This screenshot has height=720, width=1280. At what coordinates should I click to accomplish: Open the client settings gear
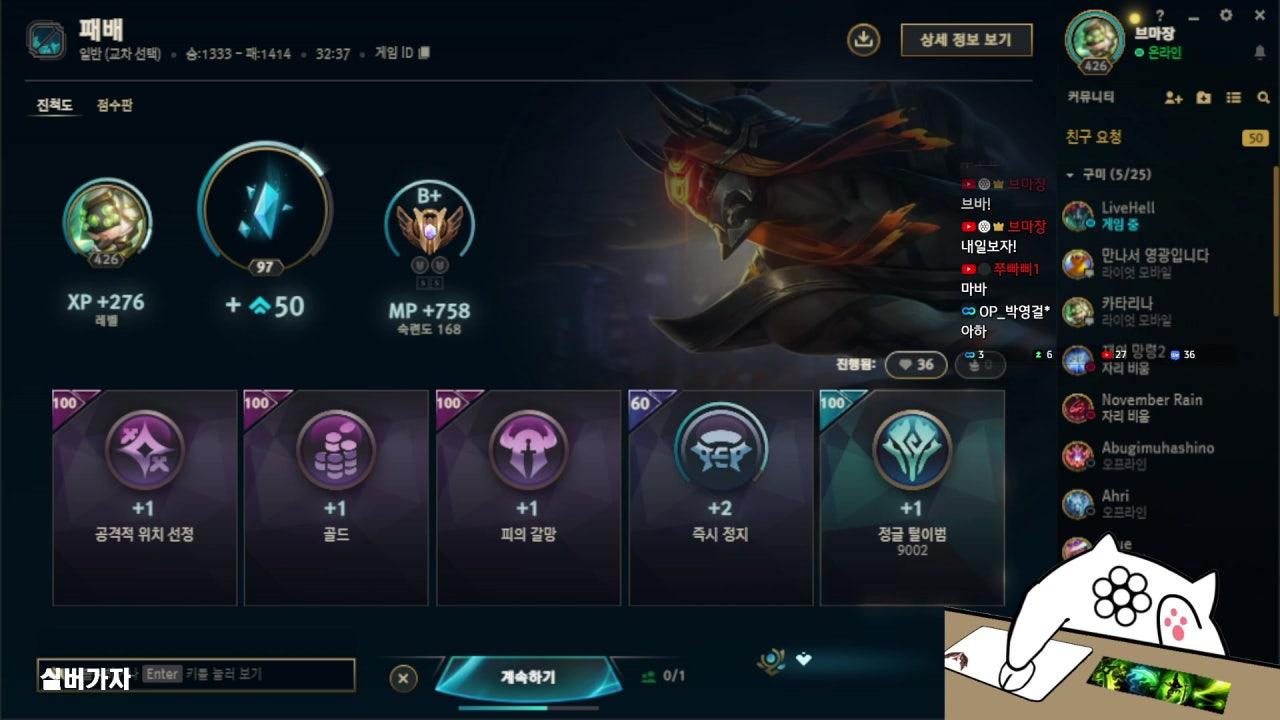[x=1228, y=16]
